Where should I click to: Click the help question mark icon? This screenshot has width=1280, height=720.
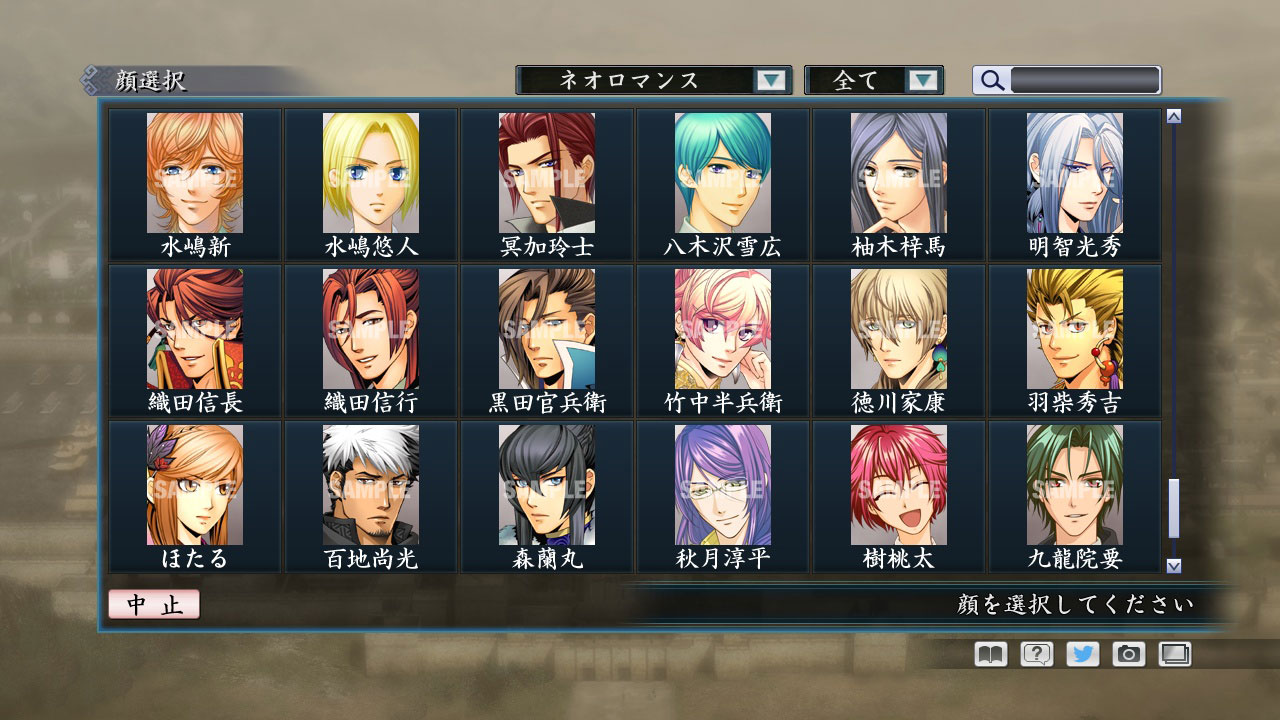pos(1035,654)
